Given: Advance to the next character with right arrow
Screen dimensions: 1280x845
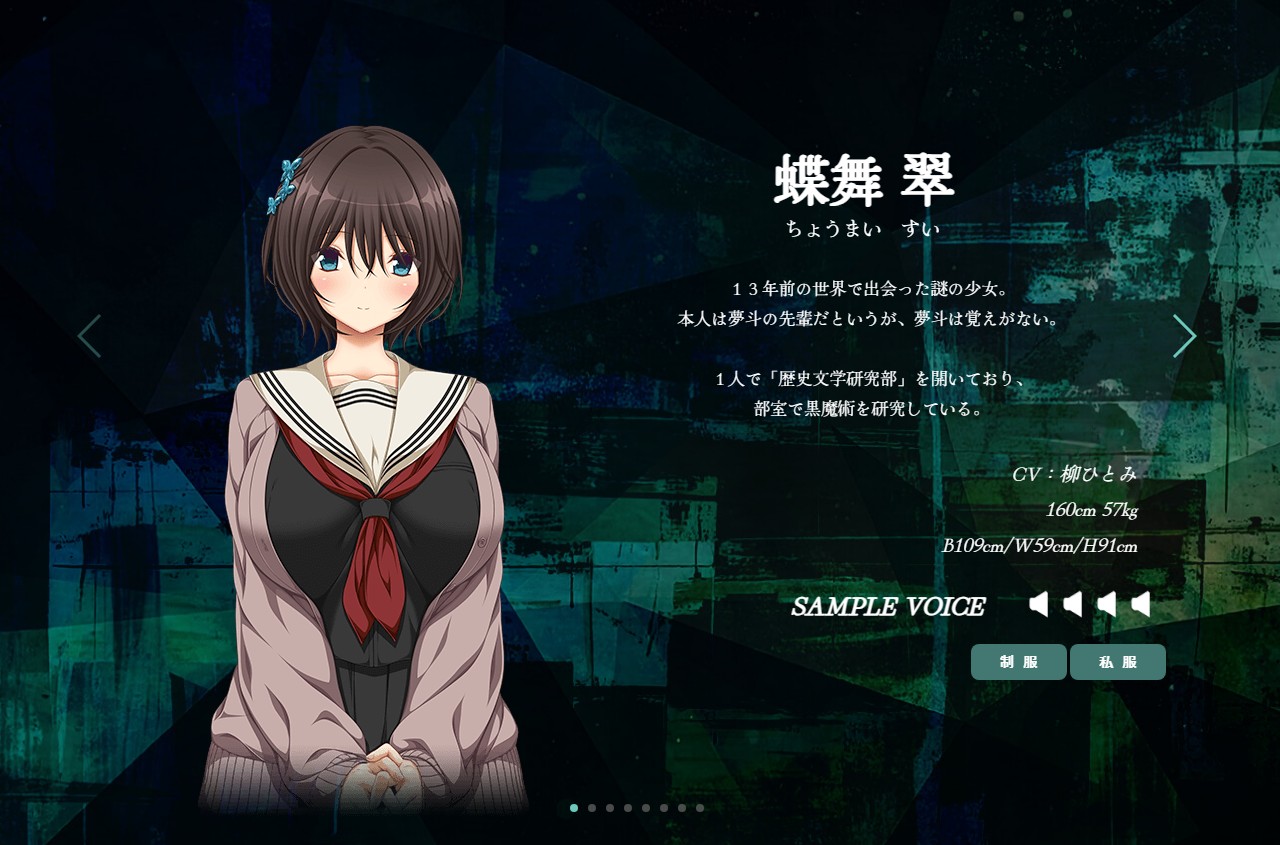Looking at the screenshot, I should (1184, 336).
